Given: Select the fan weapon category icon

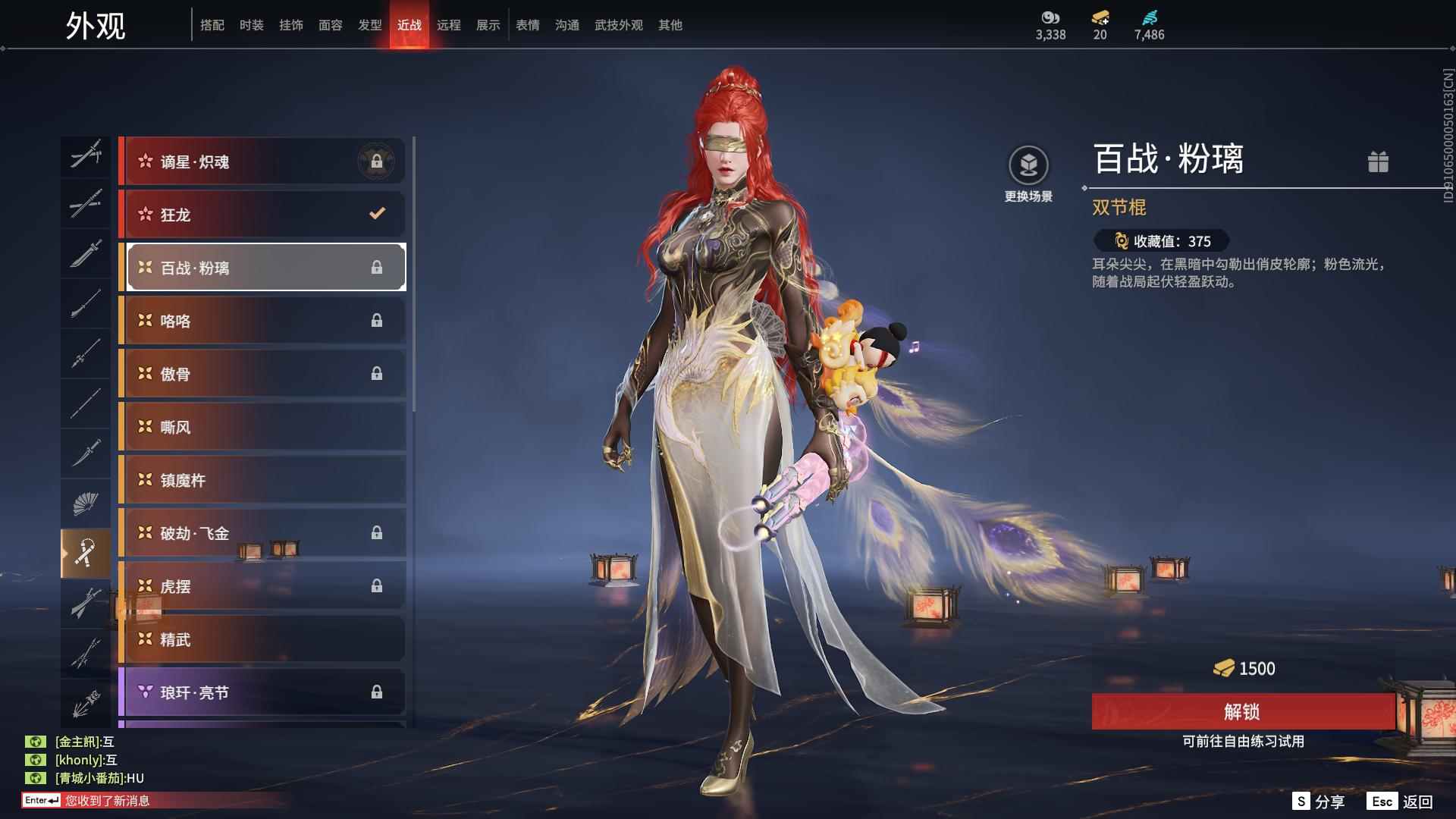Looking at the screenshot, I should [x=86, y=503].
